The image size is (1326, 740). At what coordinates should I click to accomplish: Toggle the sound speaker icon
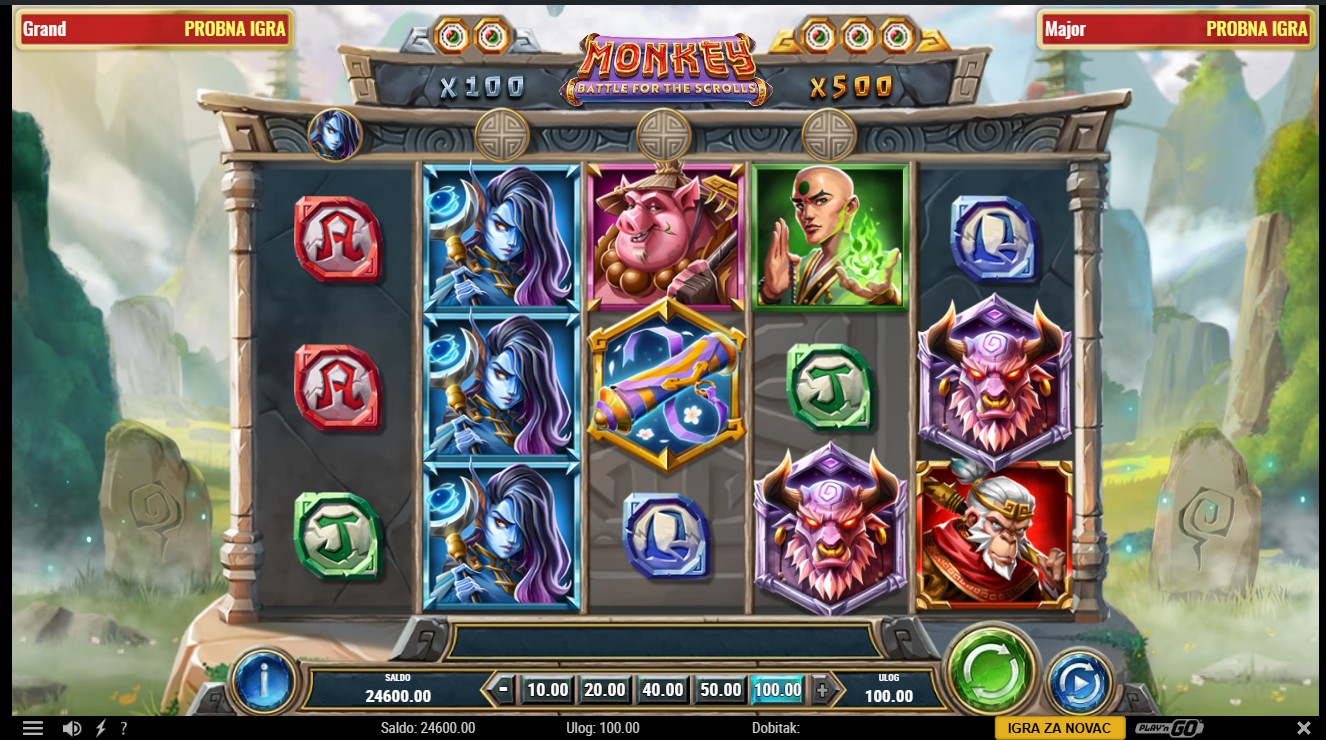(x=72, y=728)
